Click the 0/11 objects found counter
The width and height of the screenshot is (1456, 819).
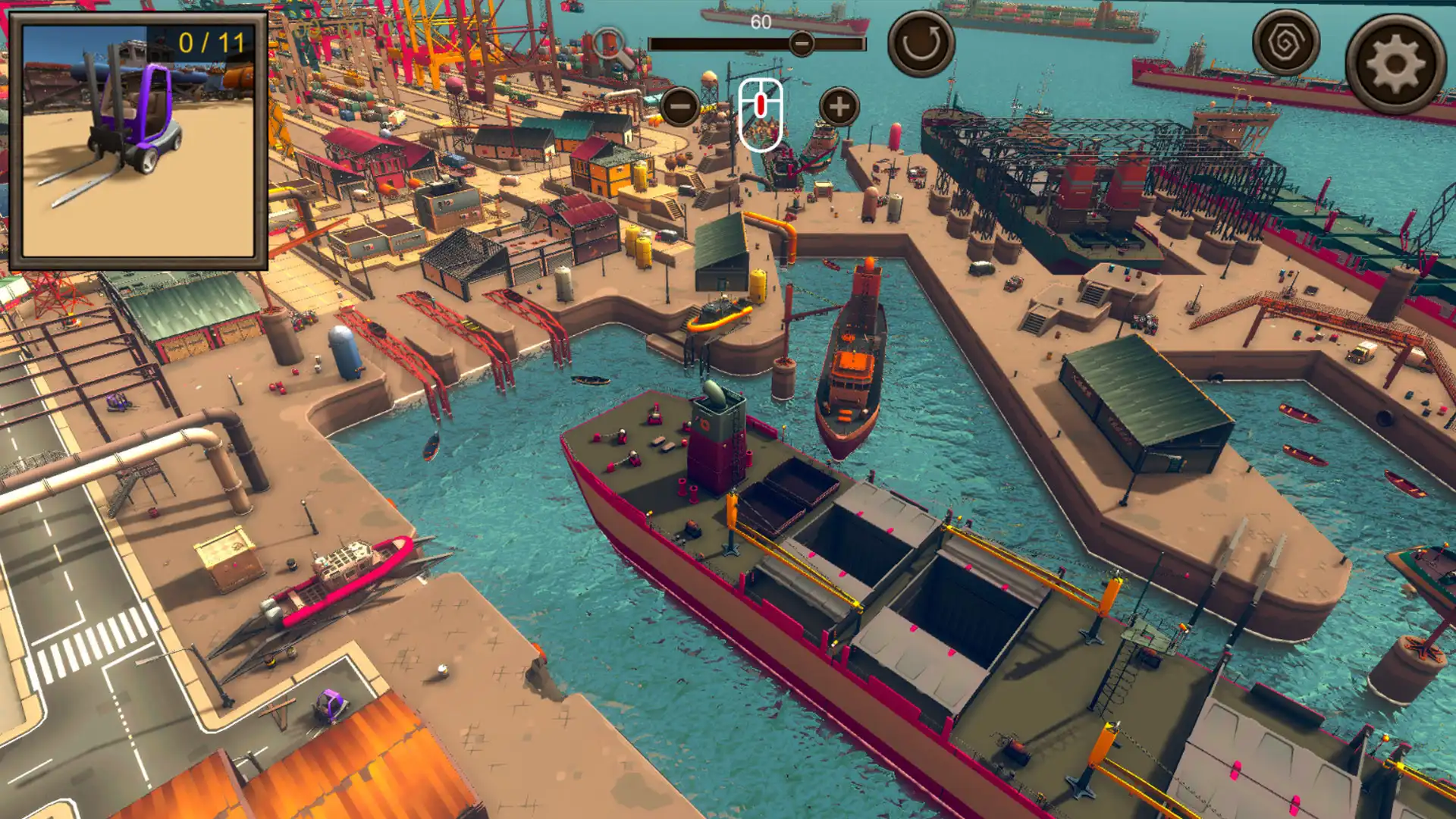[x=210, y=42]
